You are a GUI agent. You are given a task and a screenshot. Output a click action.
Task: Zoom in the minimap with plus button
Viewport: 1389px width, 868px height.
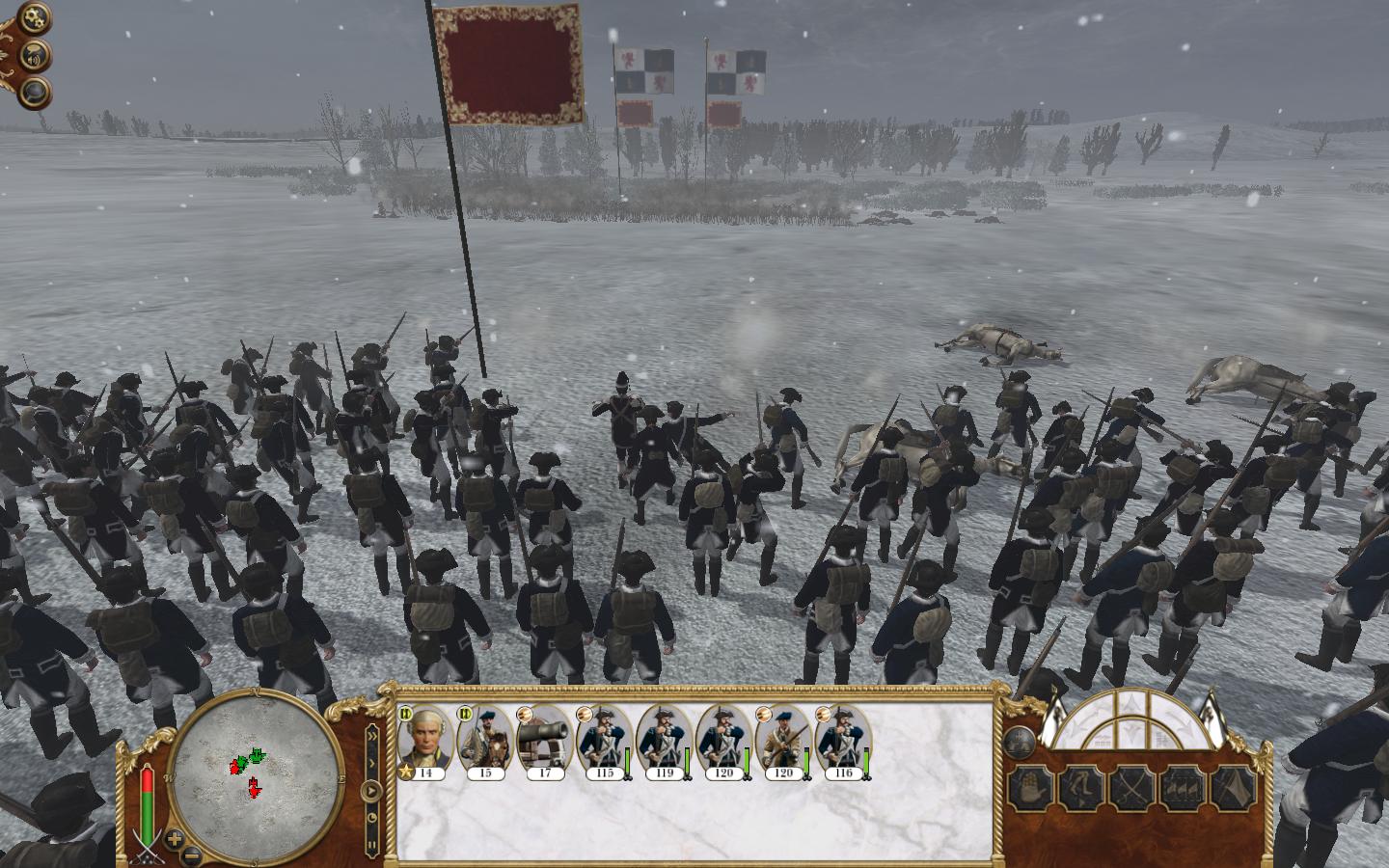coord(174,838)
